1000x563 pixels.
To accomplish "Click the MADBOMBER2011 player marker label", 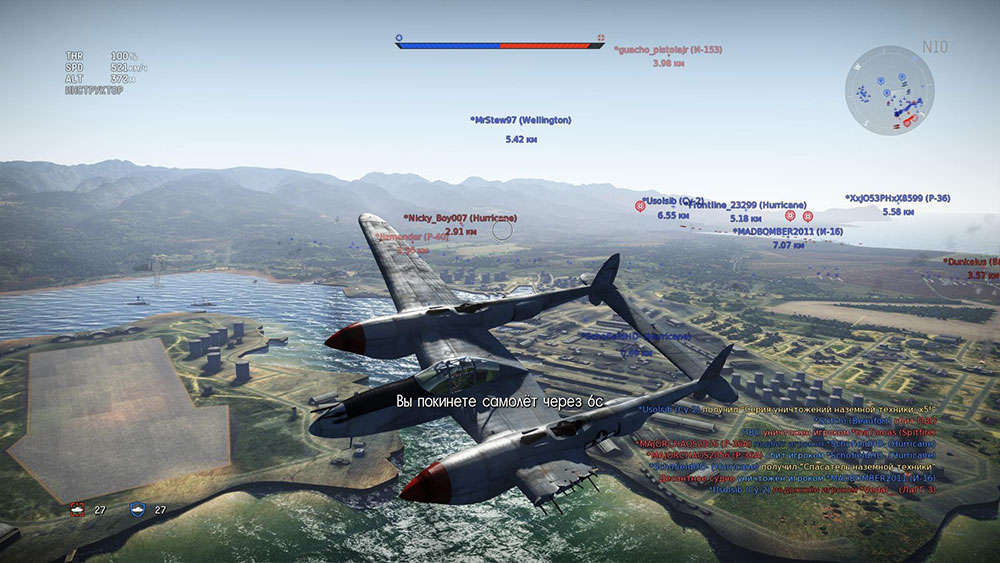I will pyautogui.click(x=787, y=231).
